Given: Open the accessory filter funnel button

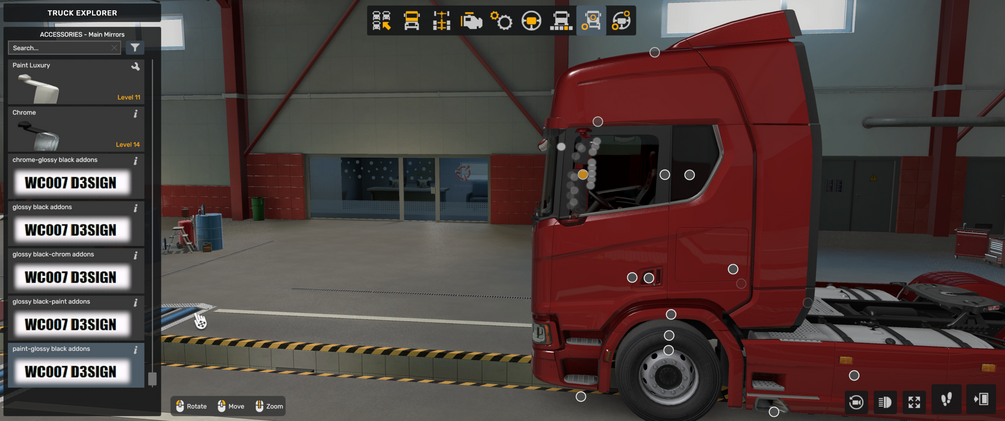Looking at the screenshot, I should pos(135,48).
